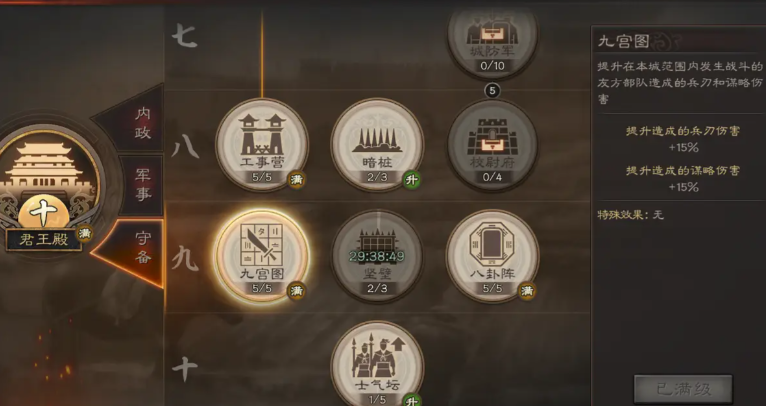The image size is (766, 406).
Task: Click the highlighted 九宫图 node
Action: point(262,255)
